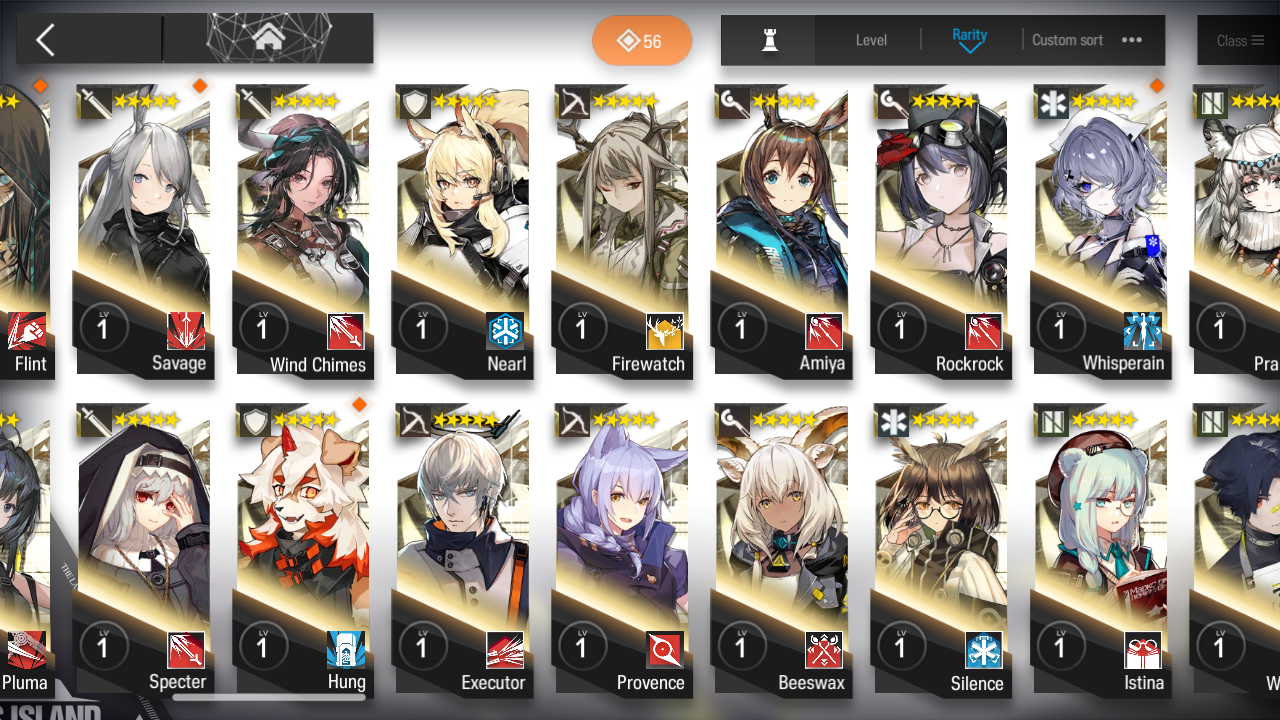Image resolution: width=1280 pixels, height=720 pixels.
Task: Expand the Class filter dropdown
Action: coord(1241,40)
